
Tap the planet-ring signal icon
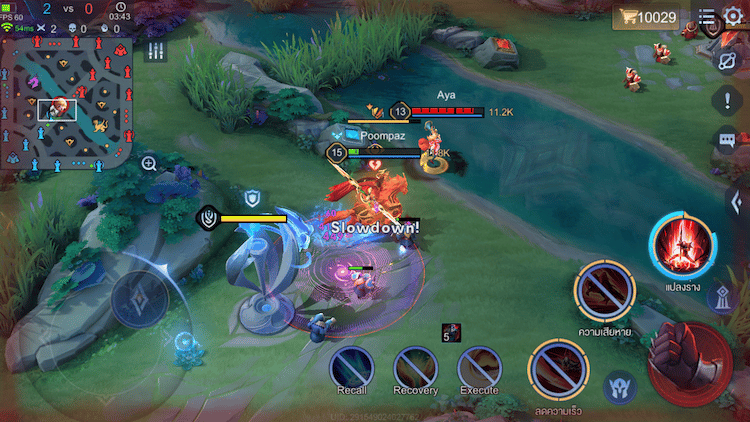[727, 60]
